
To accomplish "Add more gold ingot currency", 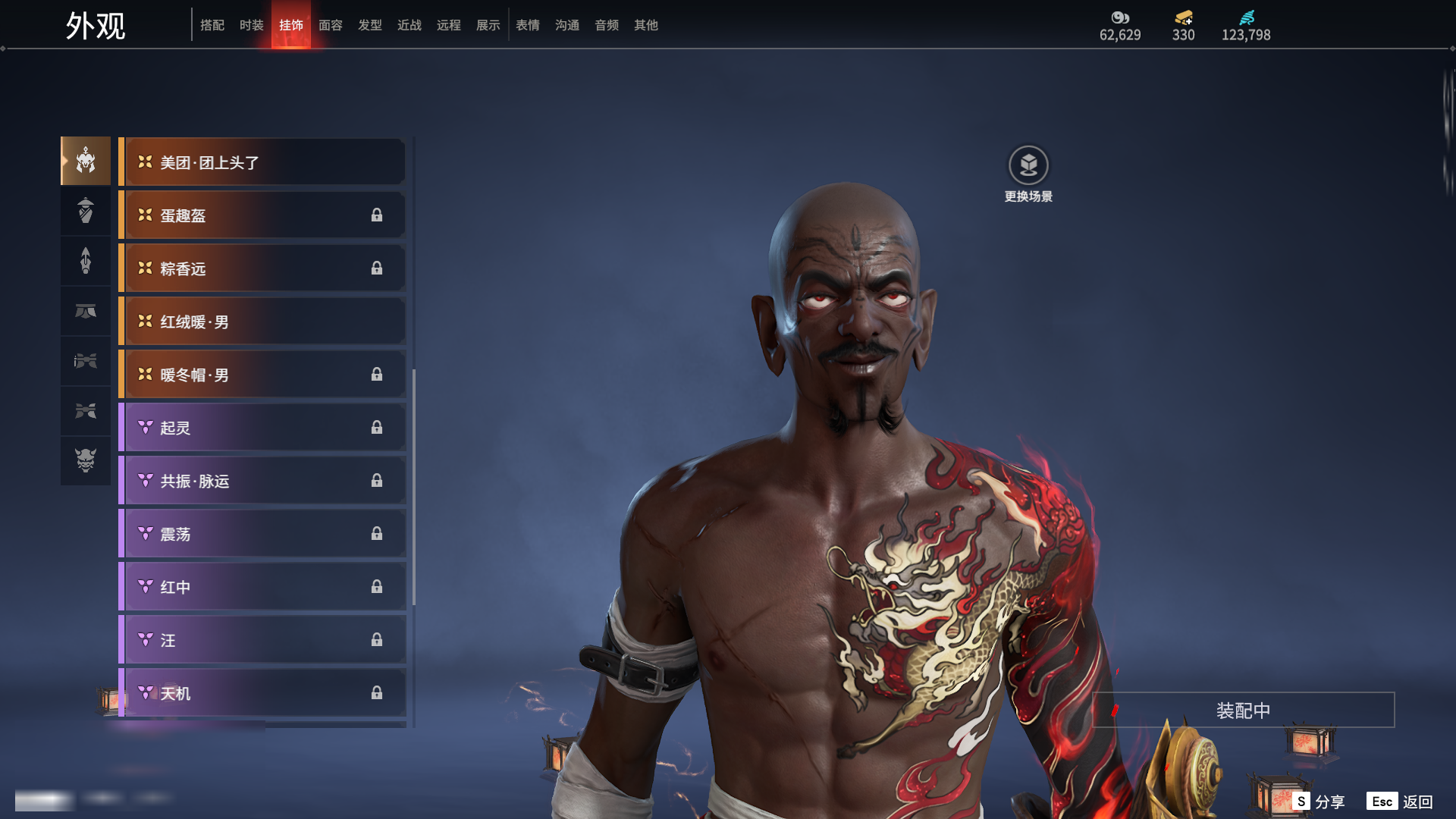I will pyautogui.click(x=1183, y=18).
